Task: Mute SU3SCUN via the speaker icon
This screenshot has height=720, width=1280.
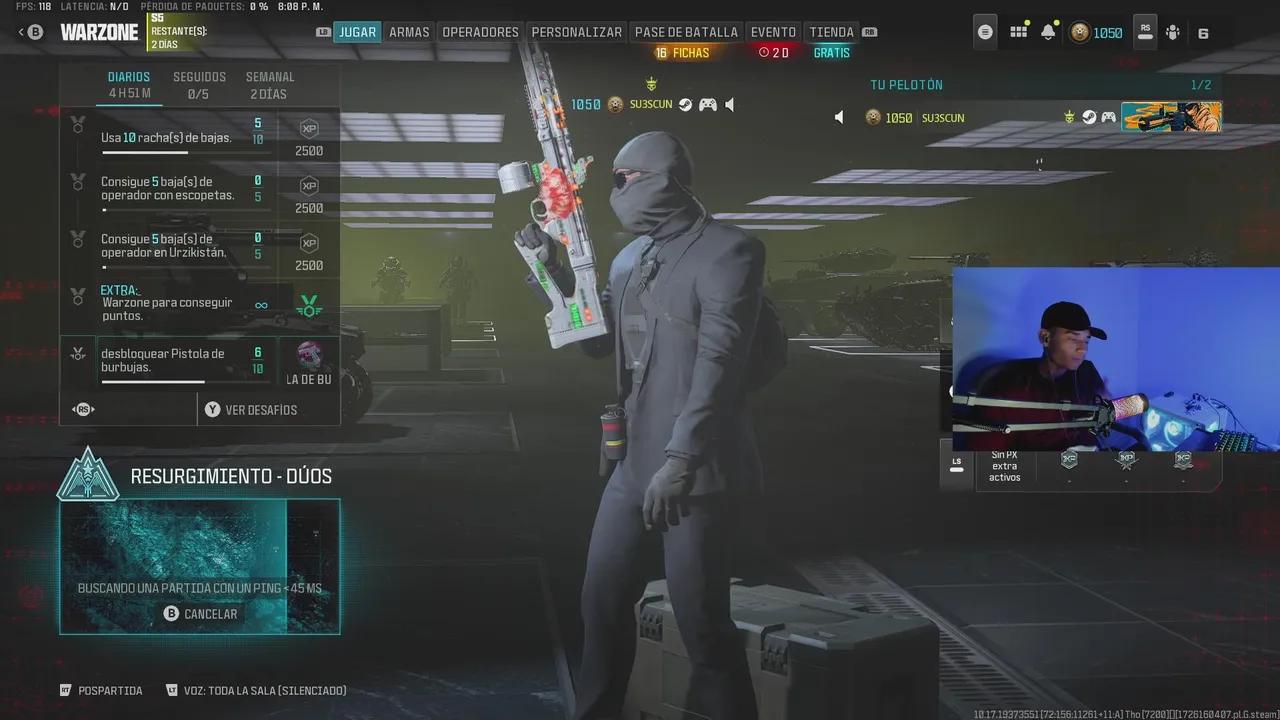Action: 729,104
